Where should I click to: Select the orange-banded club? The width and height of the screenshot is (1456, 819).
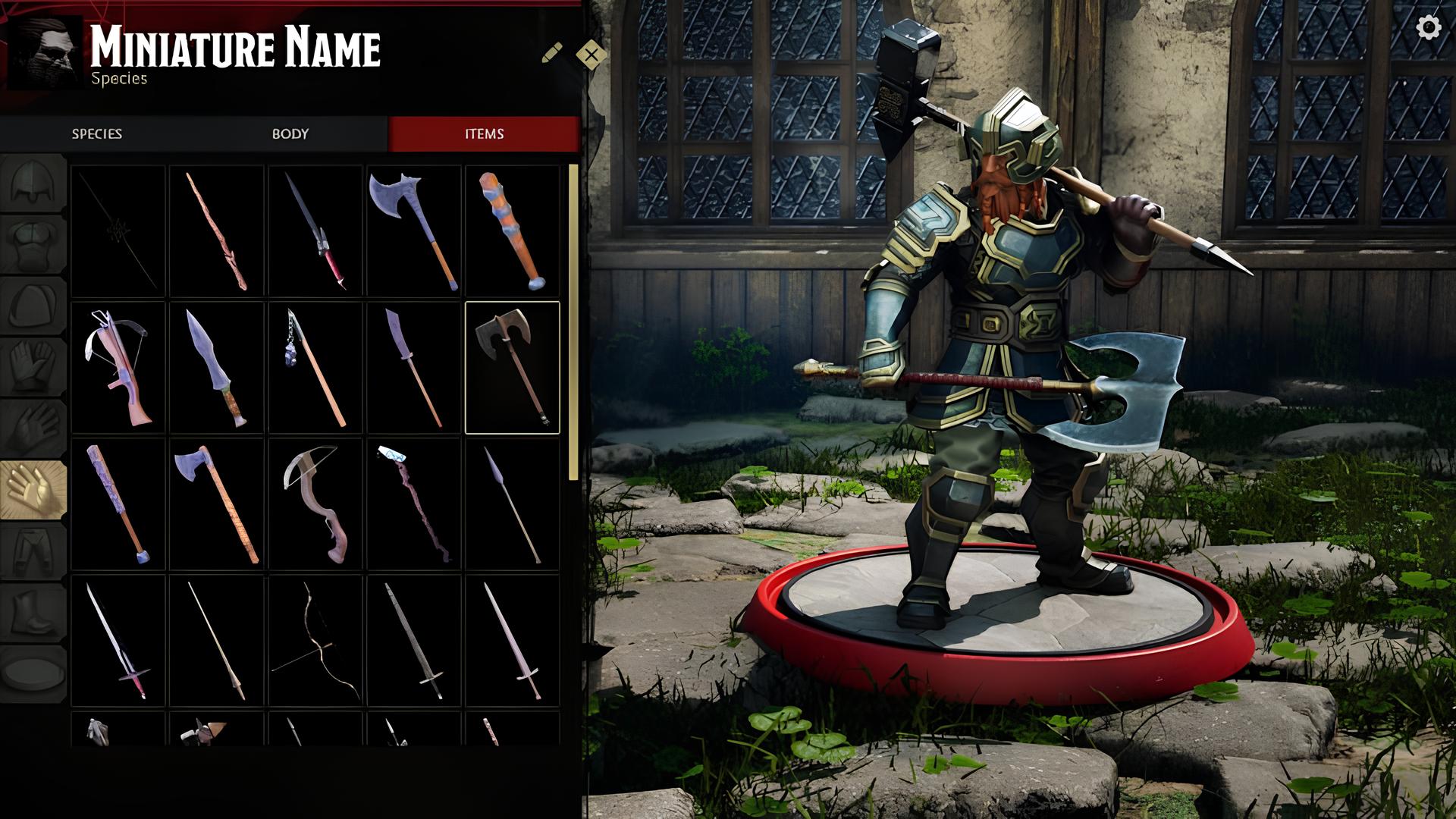click(512, 231)
